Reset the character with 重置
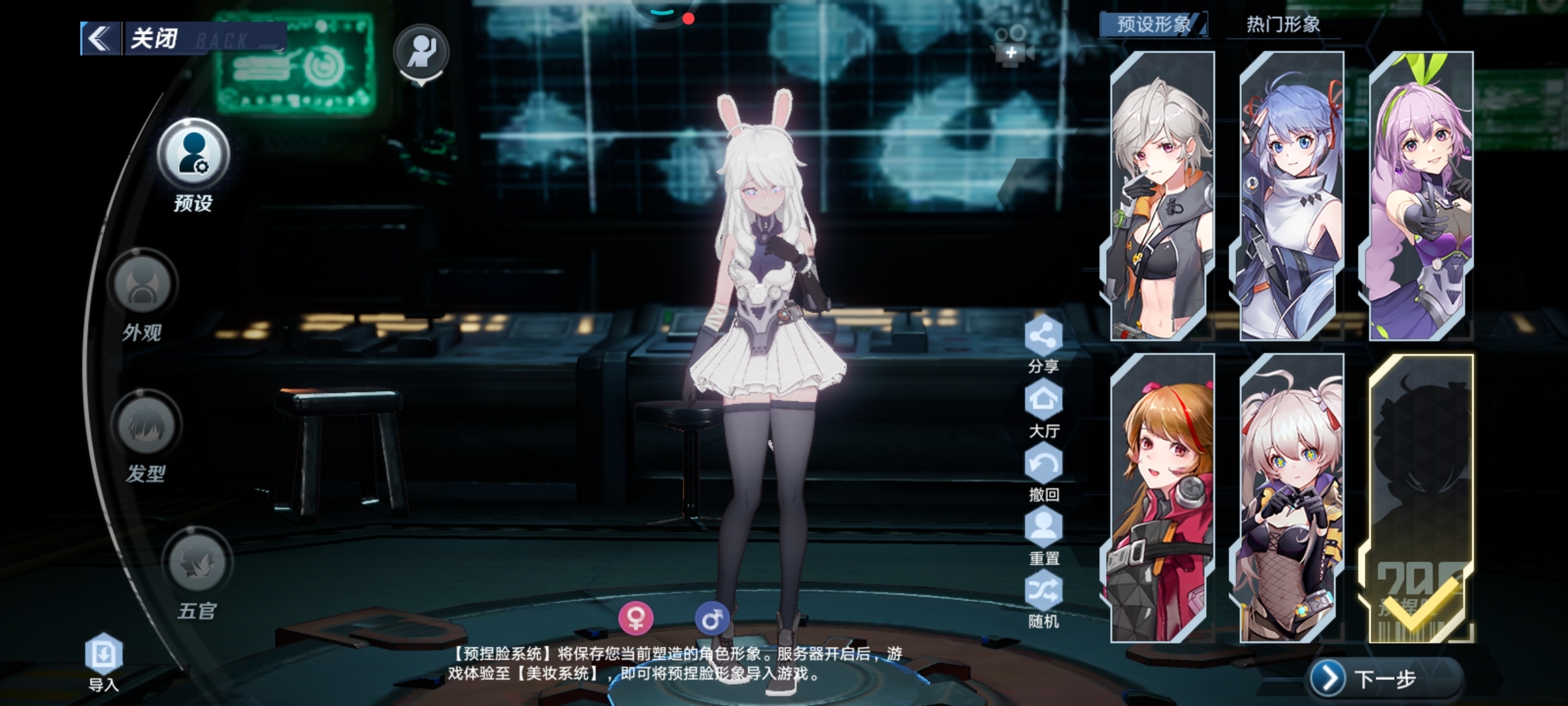 pyautogui.click(x=1043, y=528)
